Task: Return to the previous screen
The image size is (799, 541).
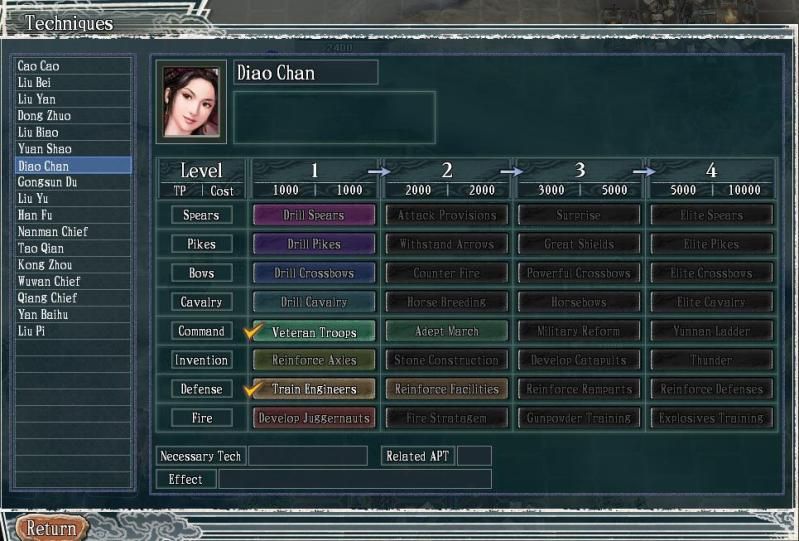Action: 51,528
